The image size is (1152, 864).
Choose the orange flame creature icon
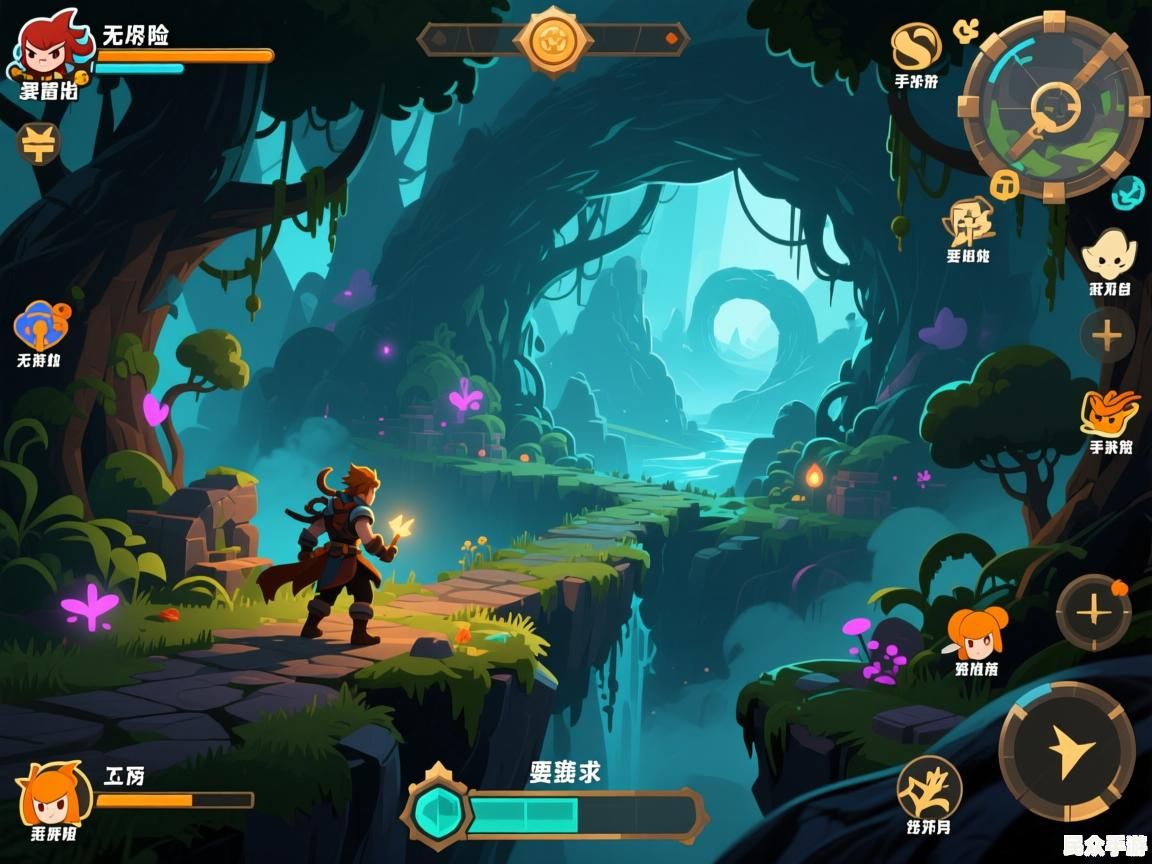click(1110, 411)
